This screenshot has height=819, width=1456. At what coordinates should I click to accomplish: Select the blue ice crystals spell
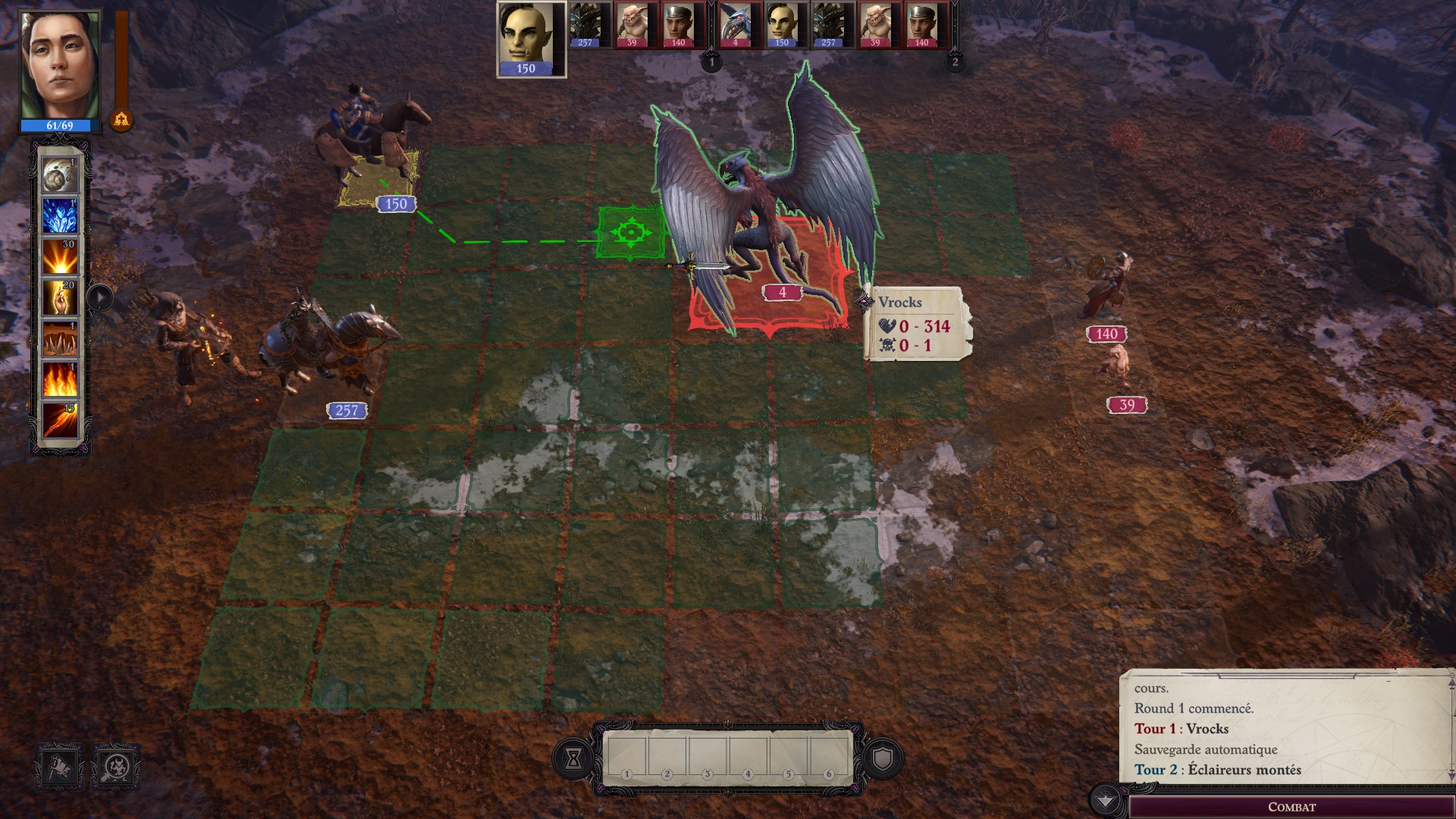pyautogui.click(x=60, y=218)
